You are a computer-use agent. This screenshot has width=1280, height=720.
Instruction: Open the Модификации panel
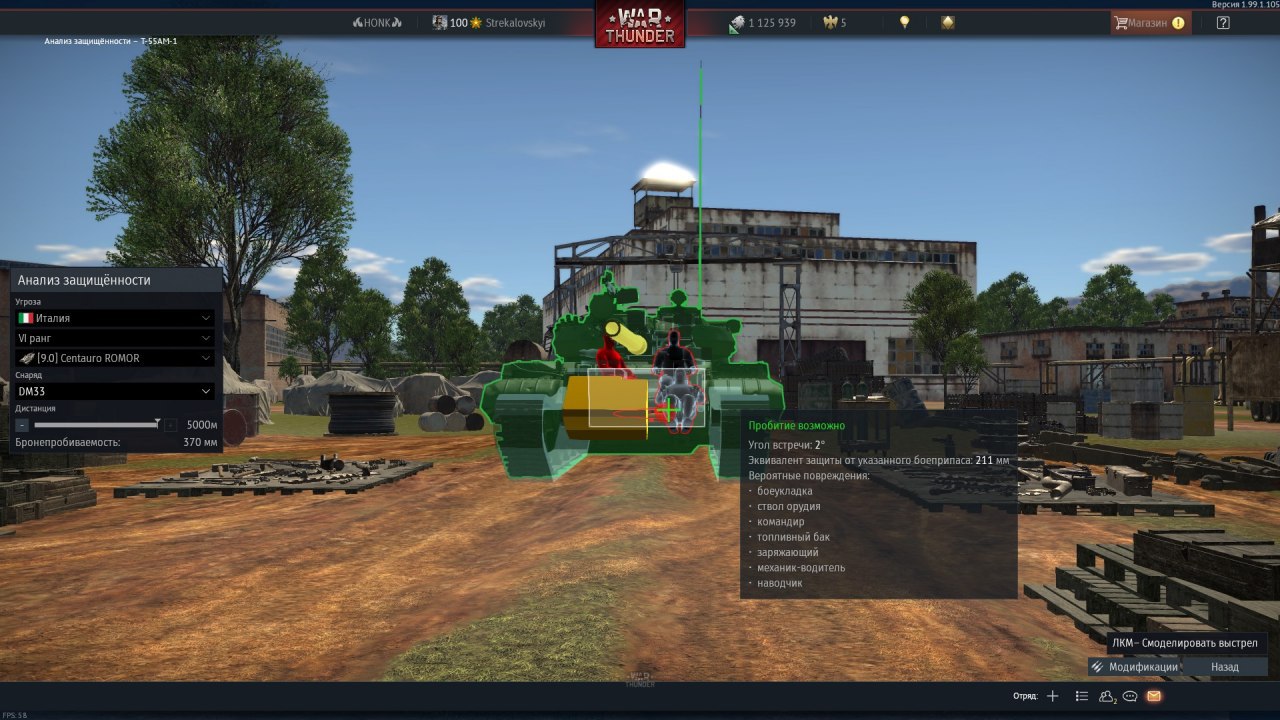click(1134, 667)
